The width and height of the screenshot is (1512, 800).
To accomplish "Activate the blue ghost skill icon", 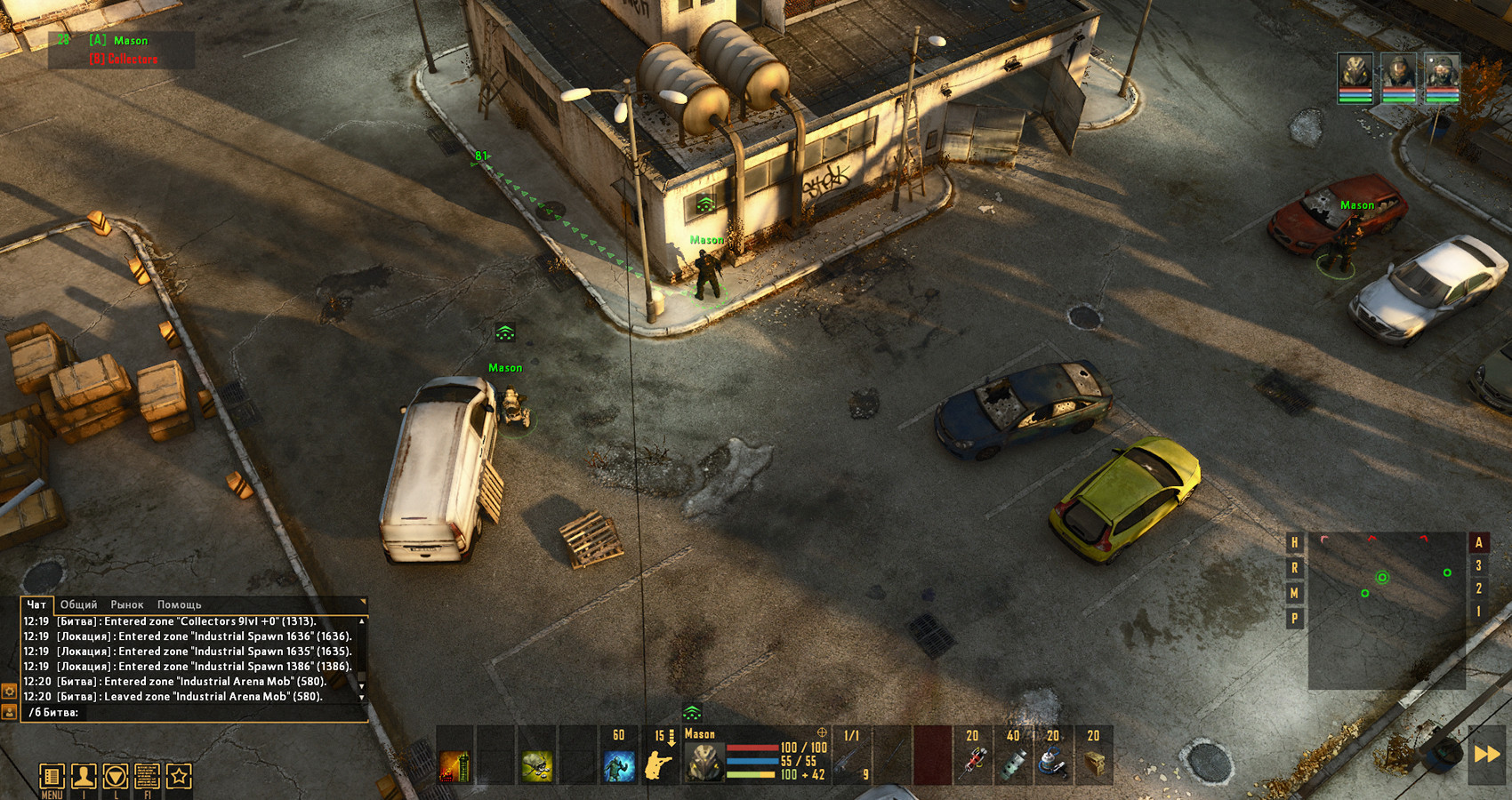I will point(620,766).
